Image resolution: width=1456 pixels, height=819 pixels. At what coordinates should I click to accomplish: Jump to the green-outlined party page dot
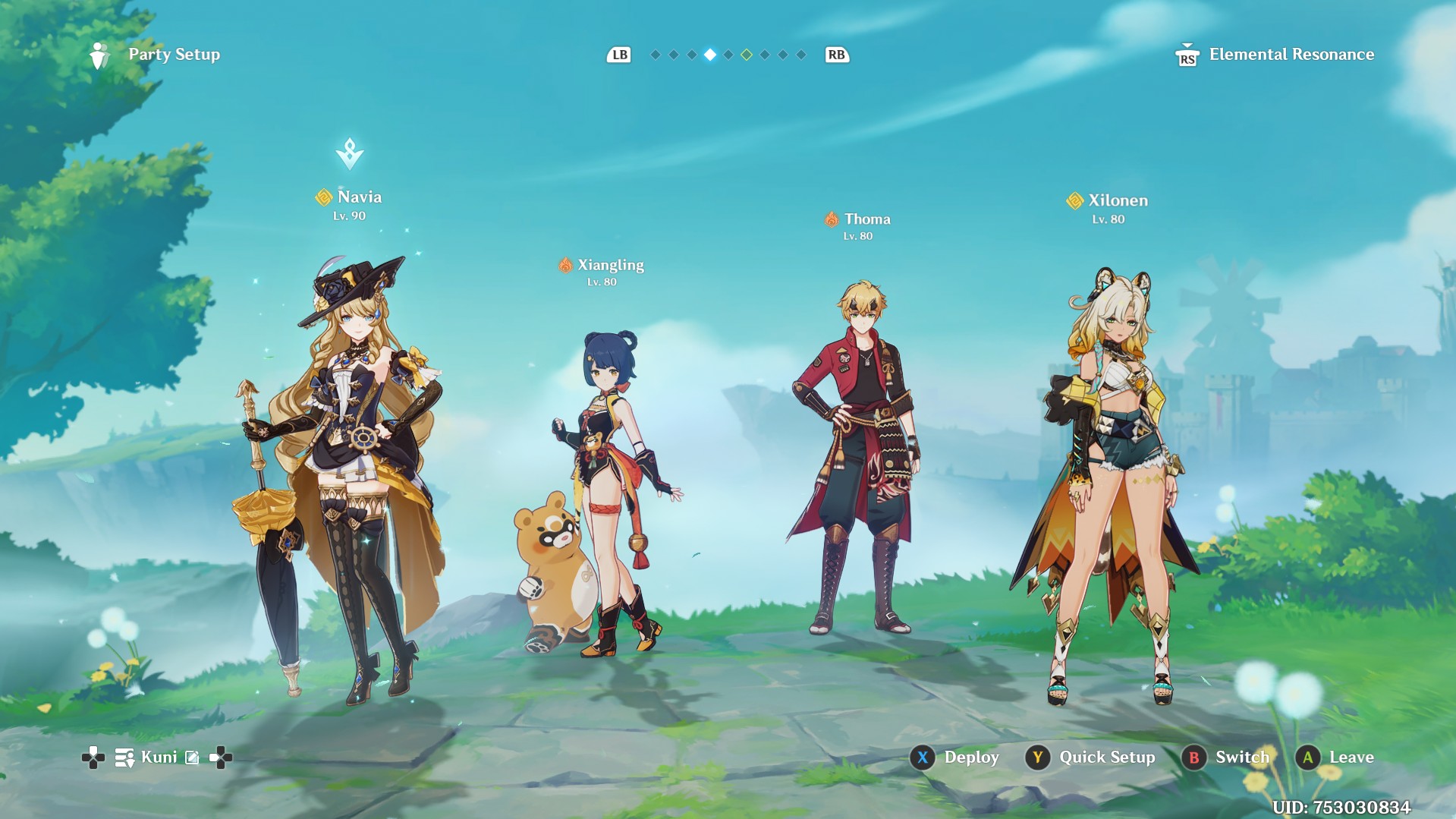(747, 55)
